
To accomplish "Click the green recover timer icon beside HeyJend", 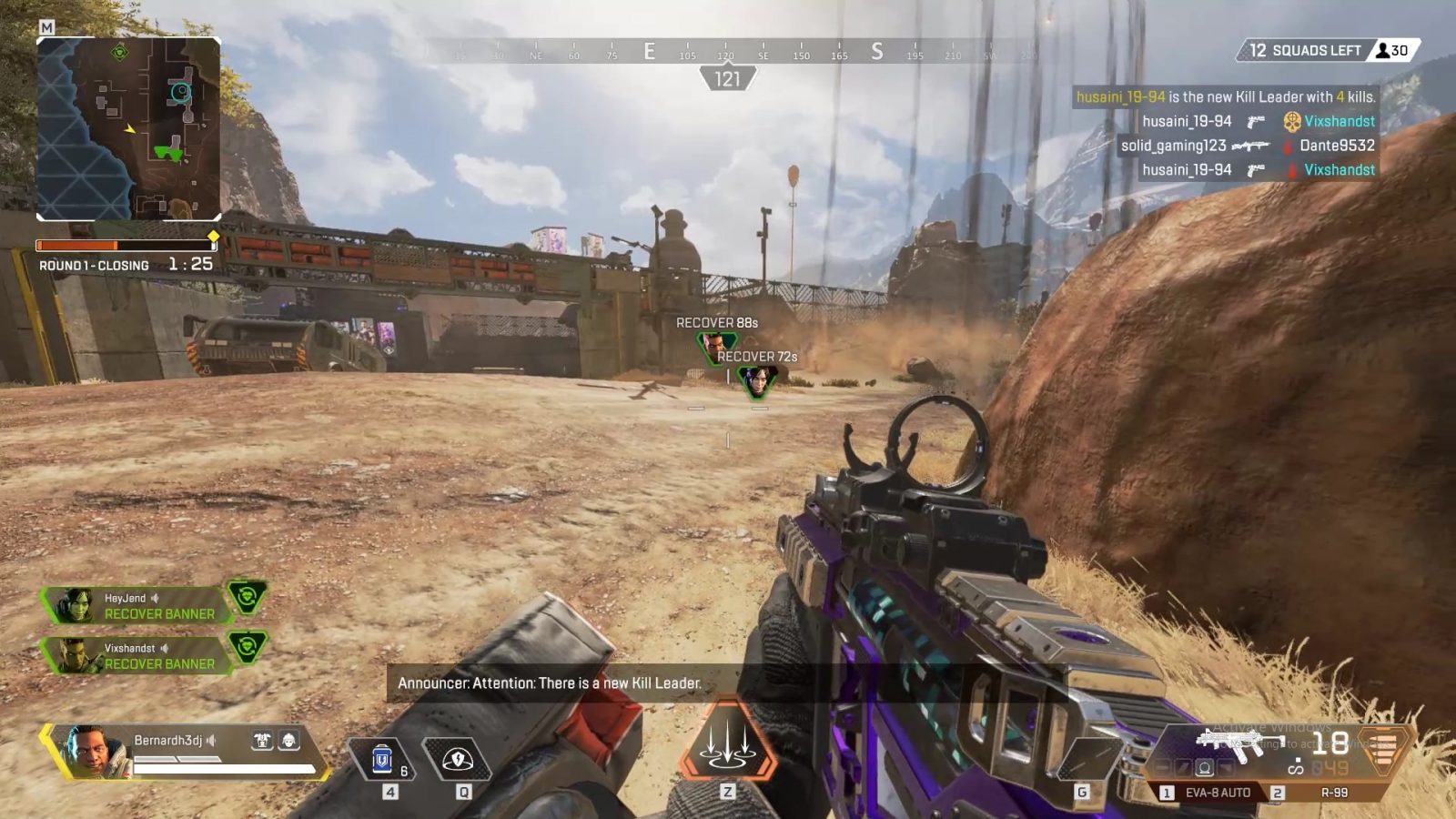I will point(248,597).
